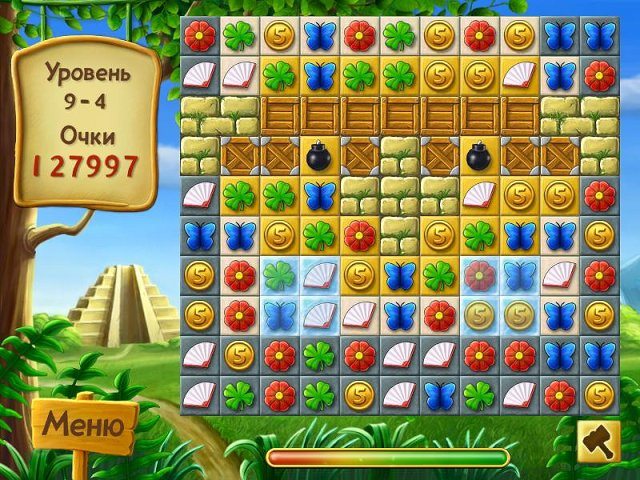The image size is (640, 480).
Task: Activate the hammer power-up tool
Action: click(598, 443)
